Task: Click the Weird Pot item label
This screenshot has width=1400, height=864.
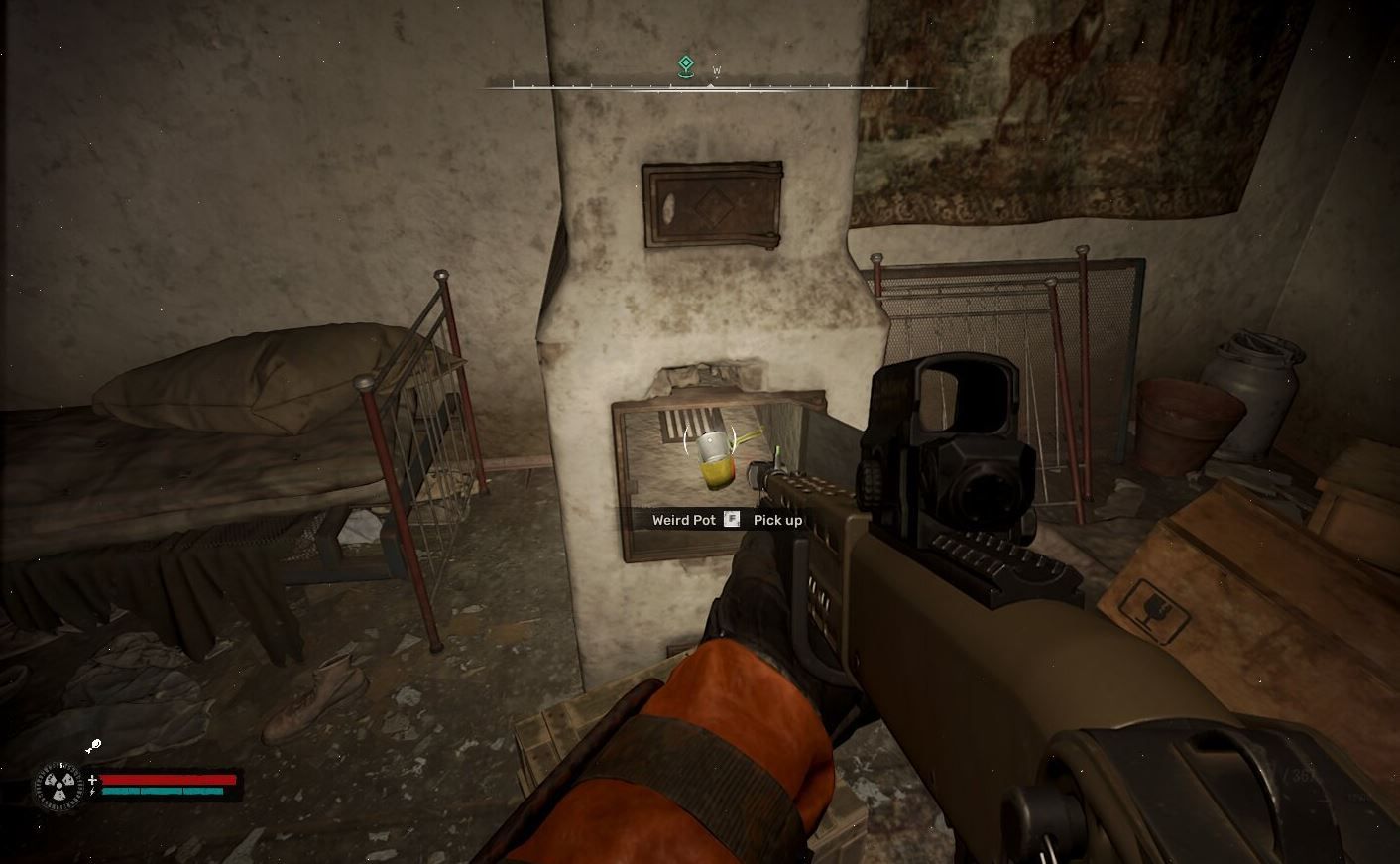Action: (x=684, y=520)
